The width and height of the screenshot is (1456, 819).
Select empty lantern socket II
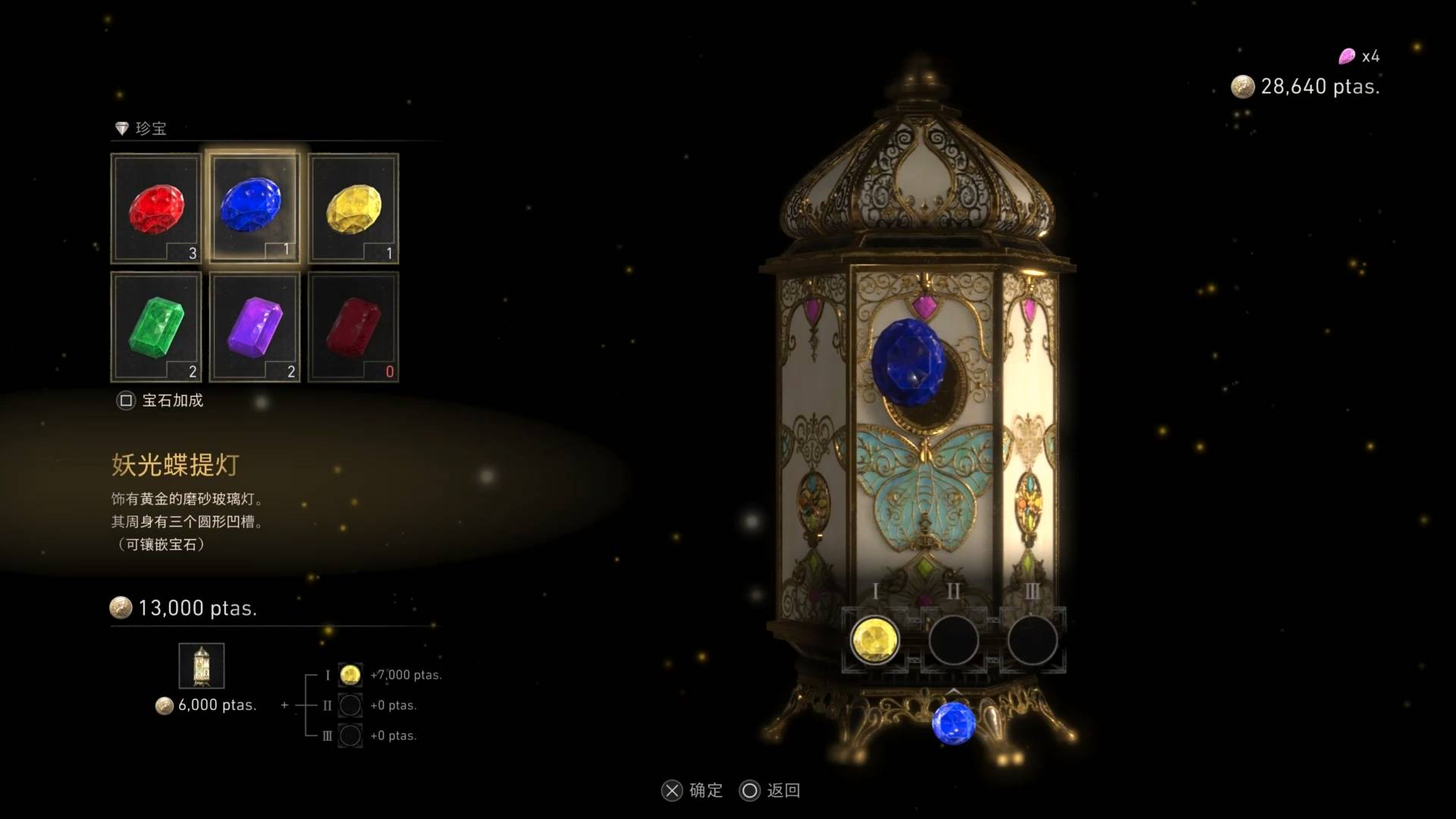[x=953, y=640]
